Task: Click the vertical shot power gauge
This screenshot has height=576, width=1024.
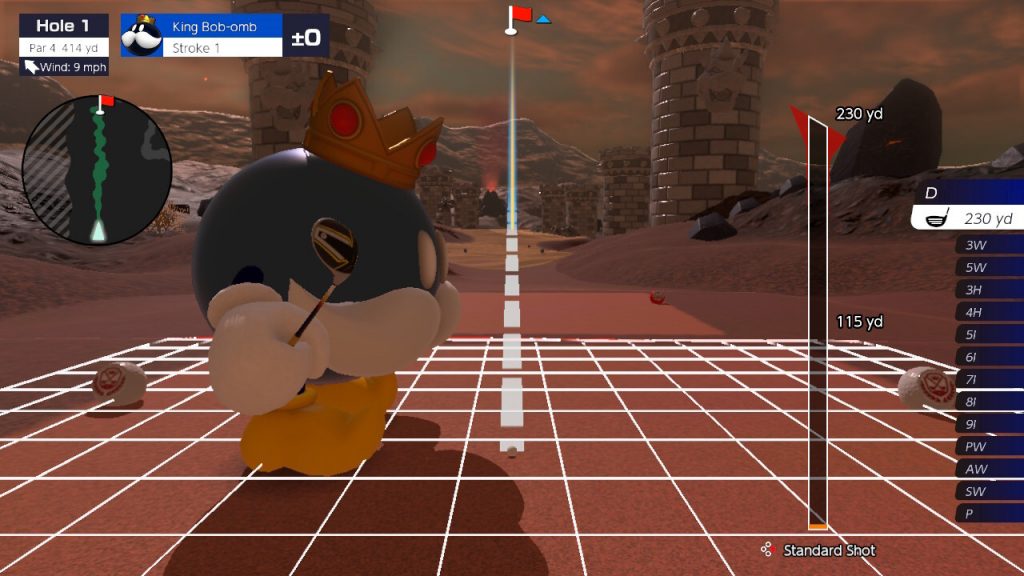Action: pos(817,322)
